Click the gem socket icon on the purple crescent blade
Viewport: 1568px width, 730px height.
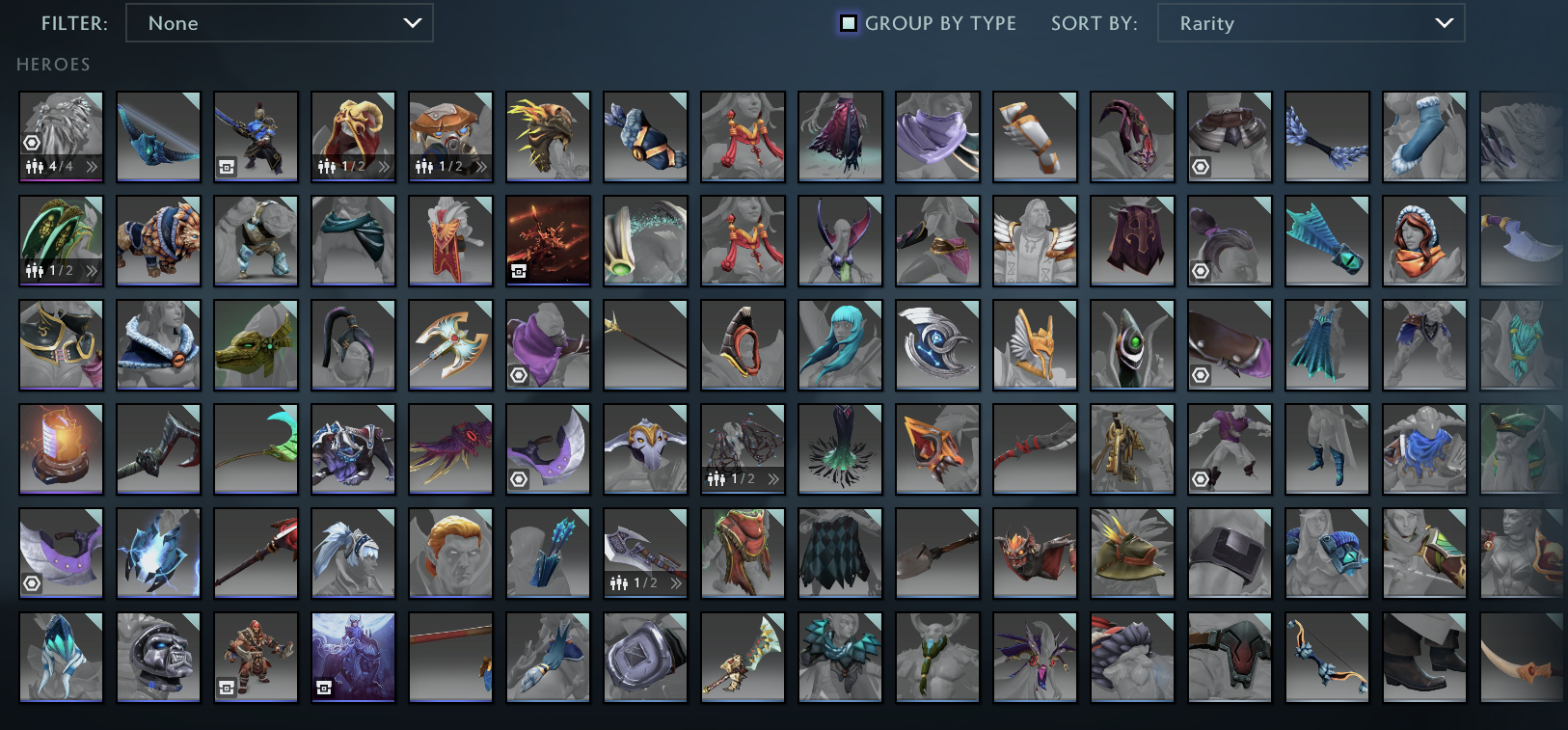[x=518, y=477]
